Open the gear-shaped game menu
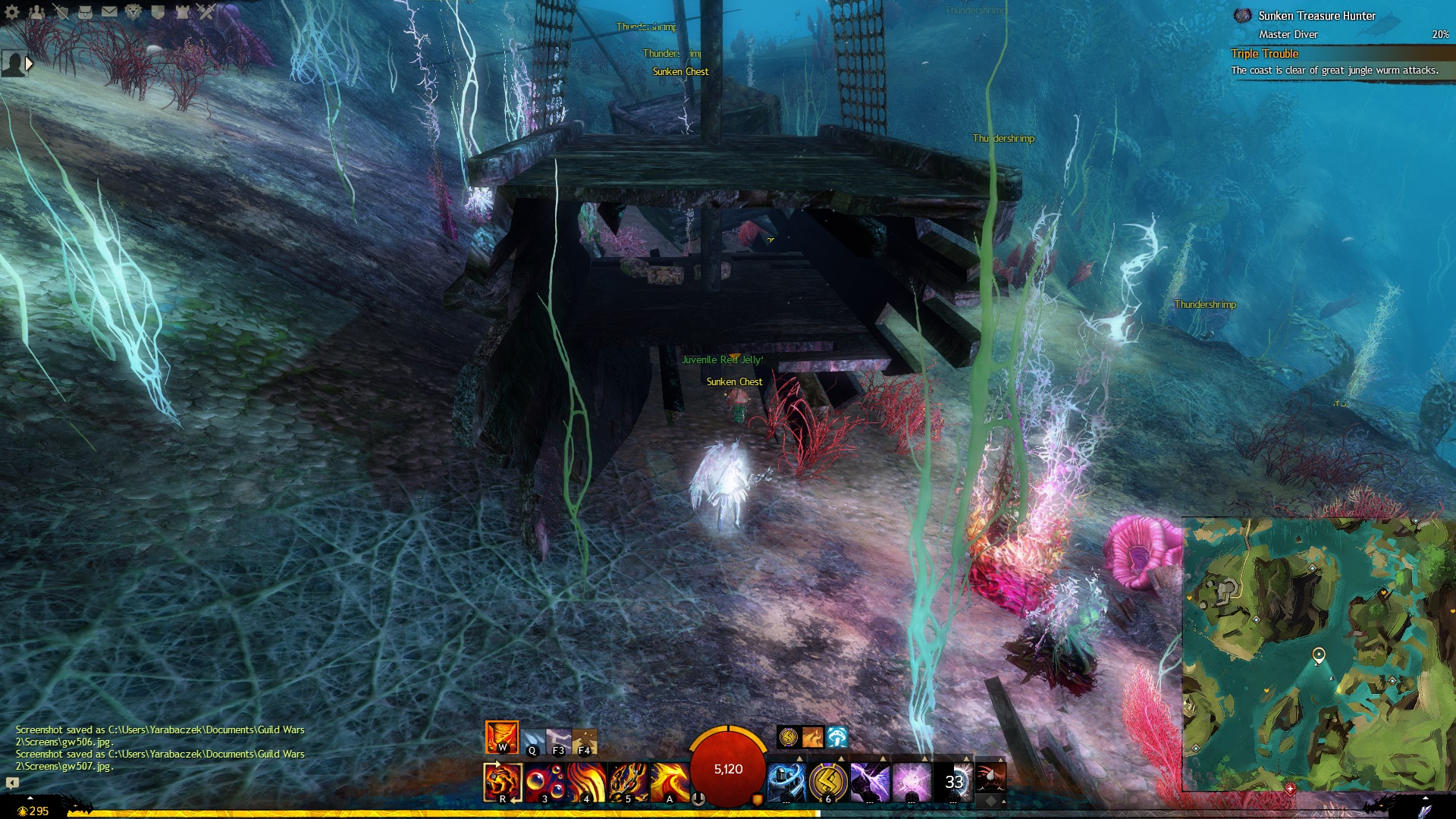 tap(12, 12)
